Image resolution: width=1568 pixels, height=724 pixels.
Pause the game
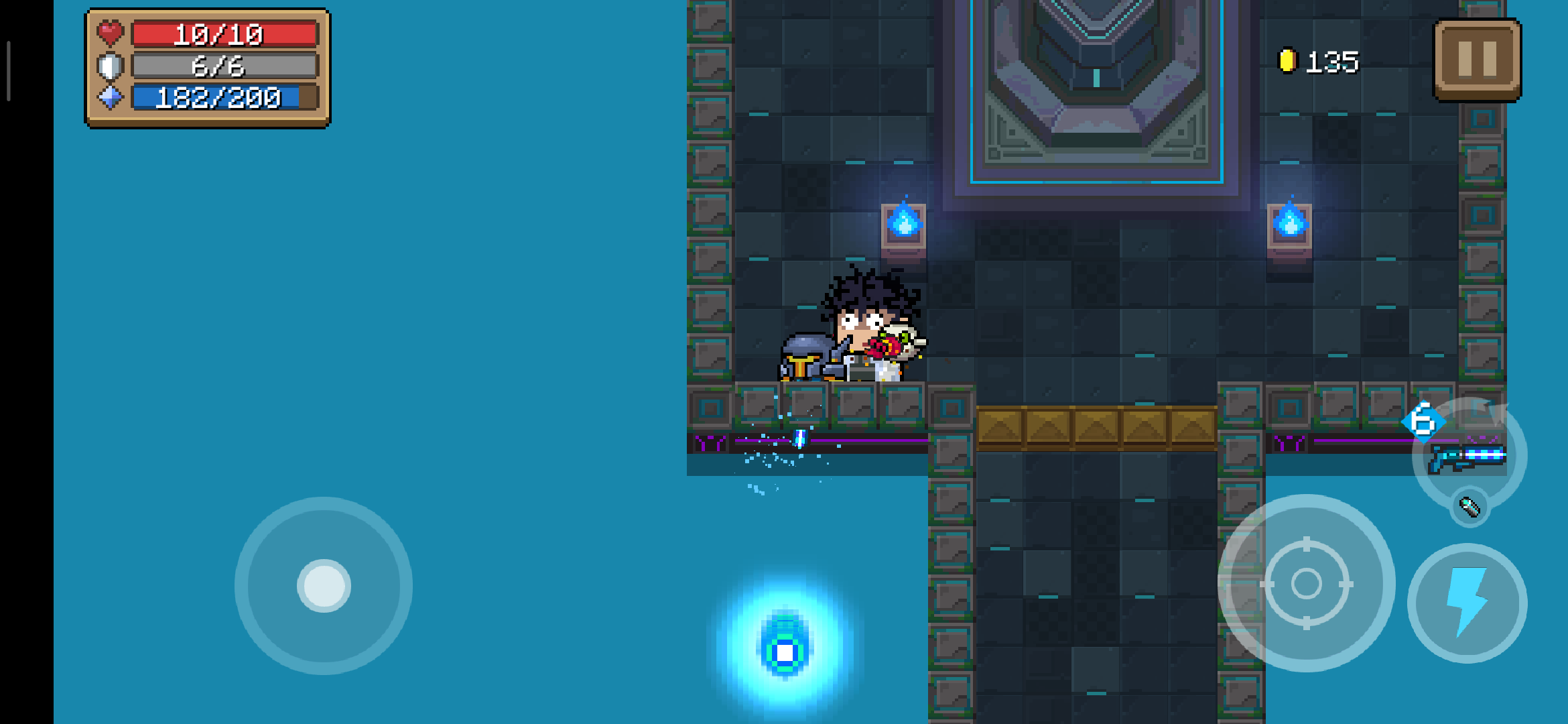pos(1477,60)
